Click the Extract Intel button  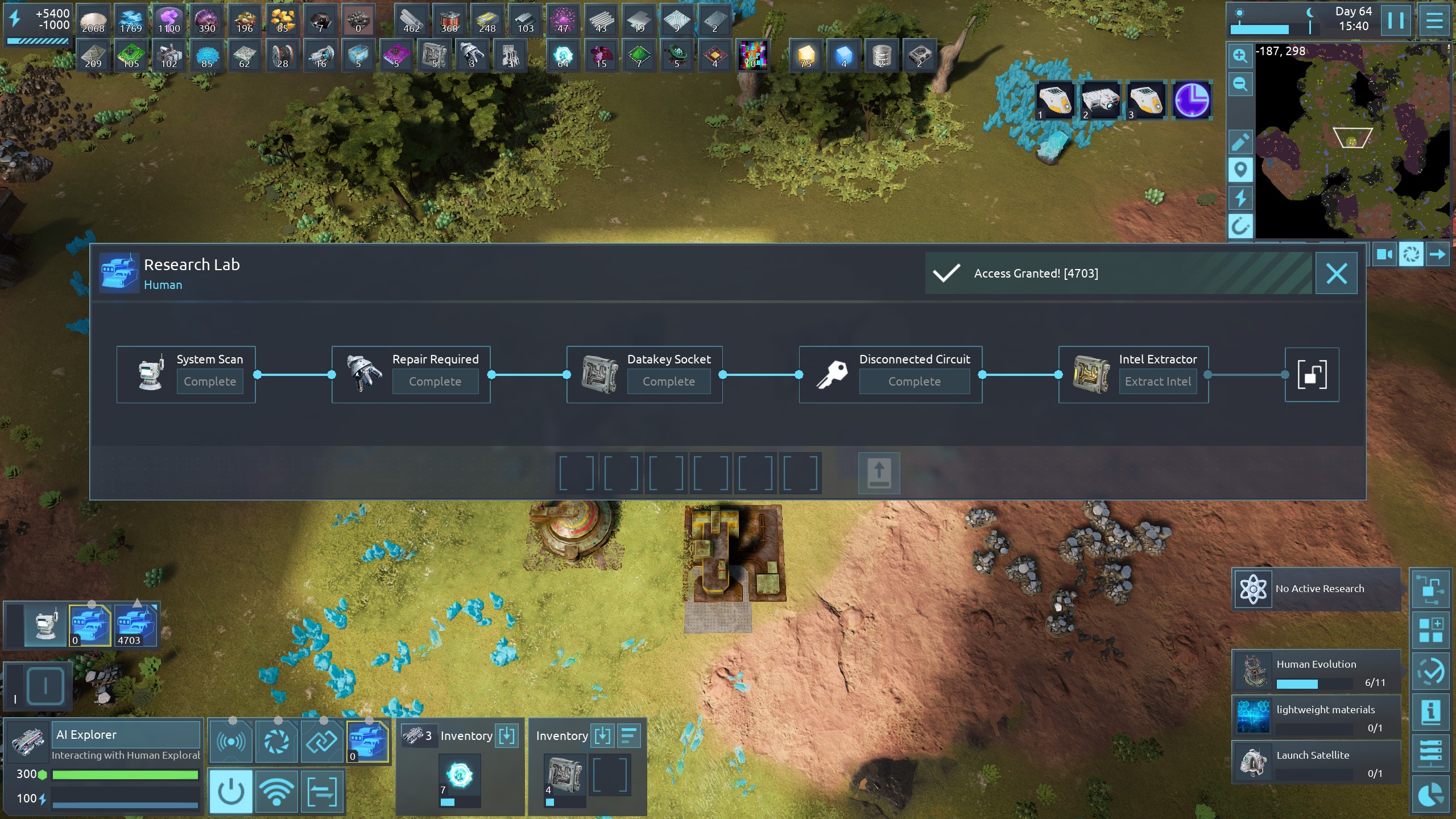(1157, 382)
